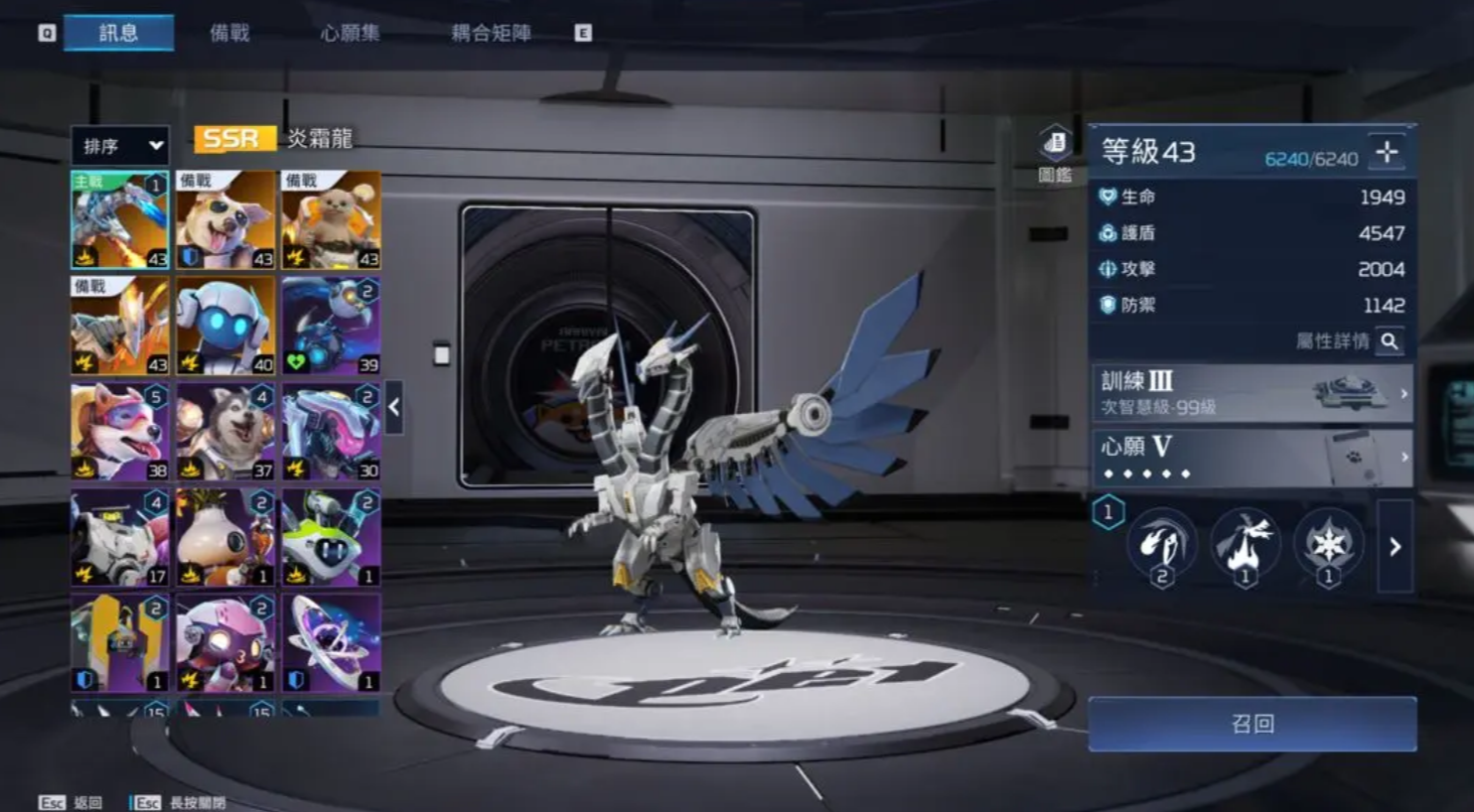1474x812 pixels.
Task: Open the 耦合矩陣 tab
Action: pos(491,33)
